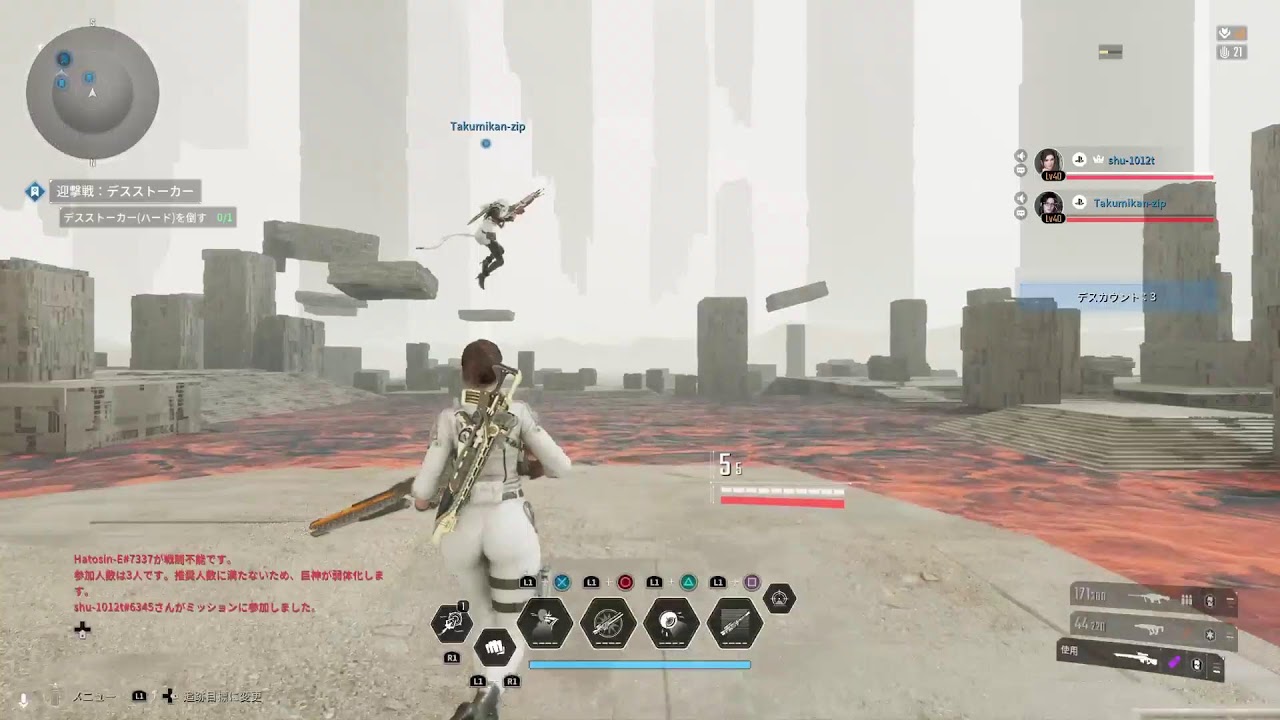Open the circular minimap
The width and height of the screenshot is (1280, 720).
92,92
